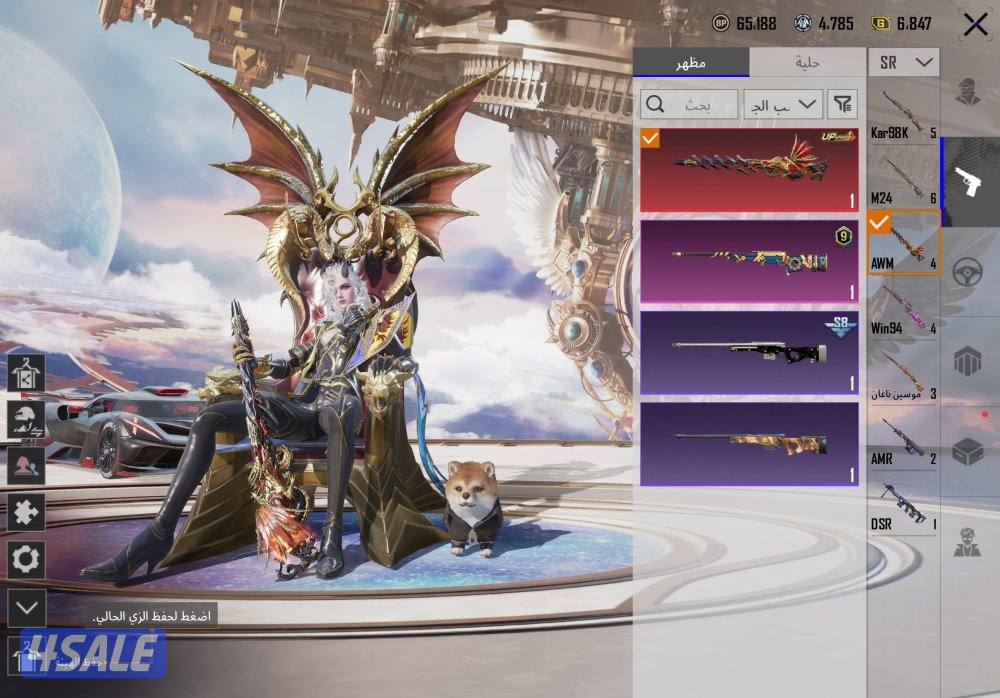Open the filter funnel button
Screen dimensions: 1000x698
(x=843, y=104)
